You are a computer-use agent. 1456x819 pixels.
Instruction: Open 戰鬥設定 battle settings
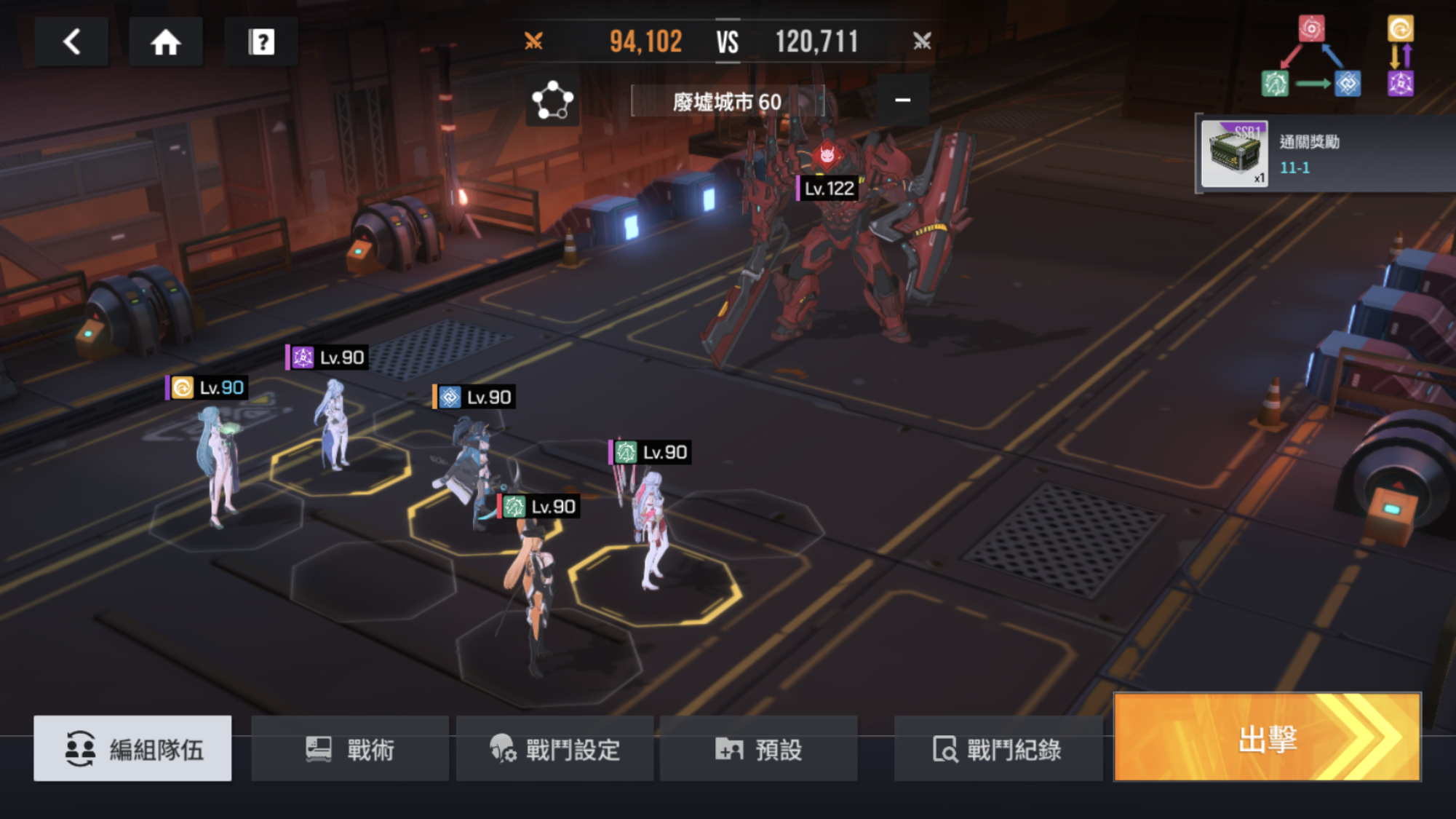click(x=554, y=748)
